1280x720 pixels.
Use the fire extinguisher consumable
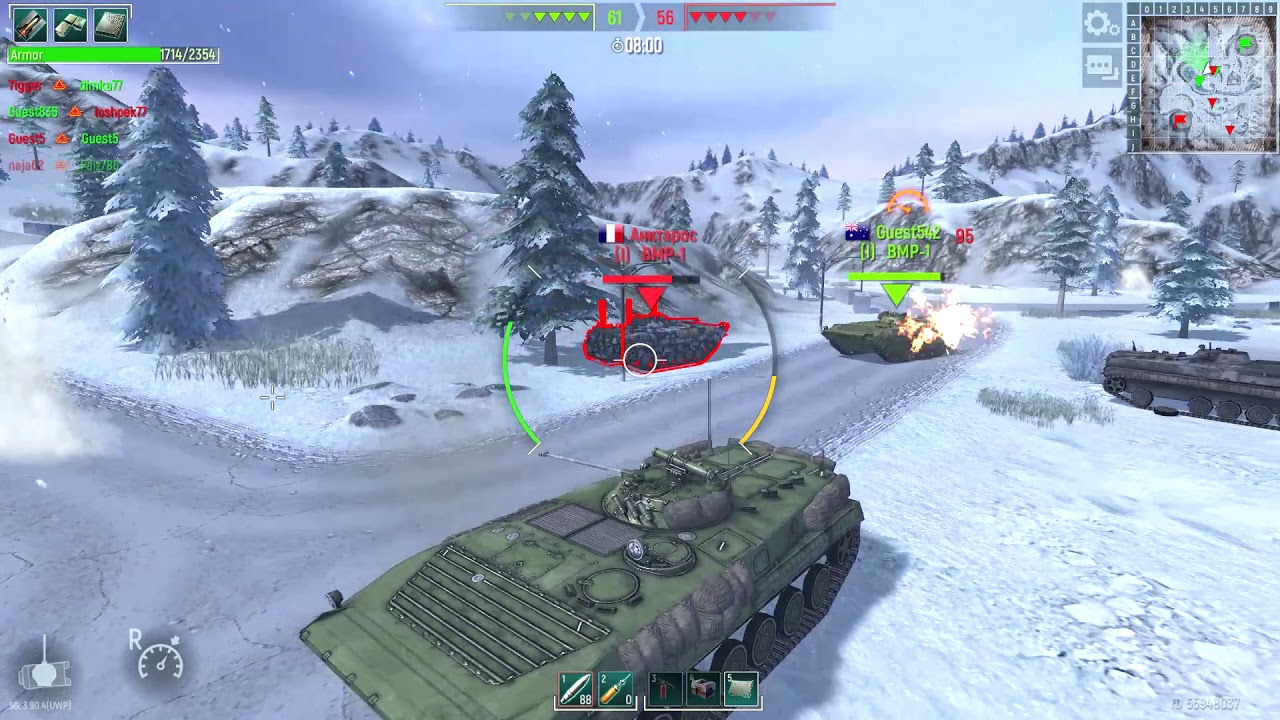click(x=666, y=690)
